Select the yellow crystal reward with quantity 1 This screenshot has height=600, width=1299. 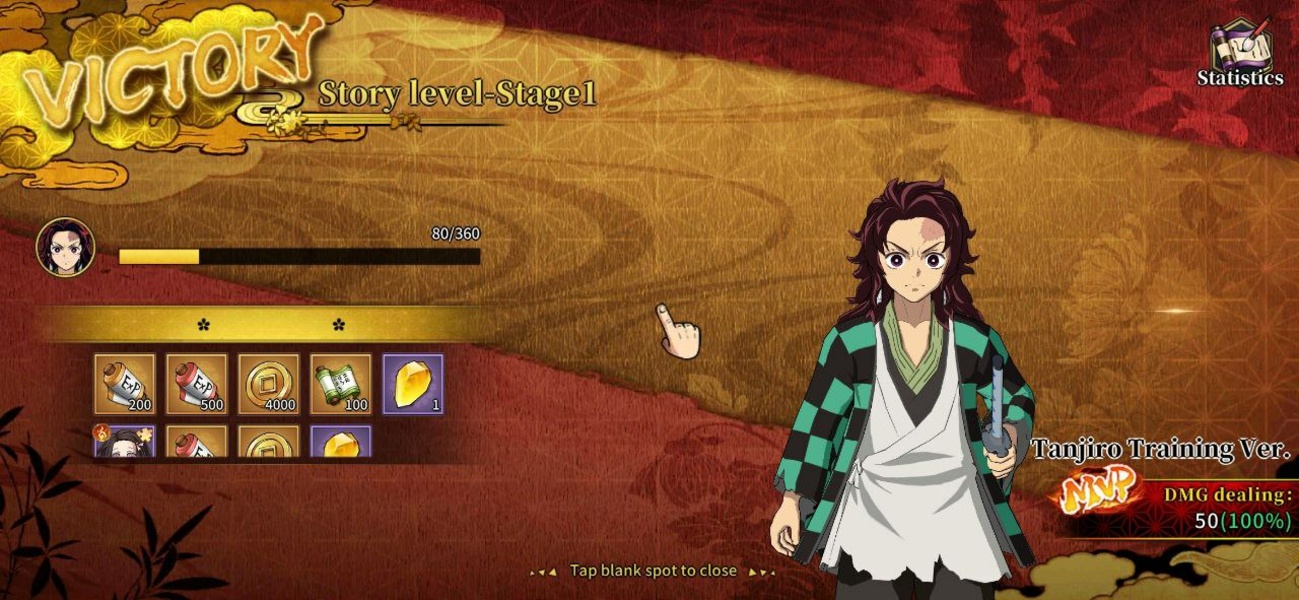pyautogui.click(x=413, y=384)
